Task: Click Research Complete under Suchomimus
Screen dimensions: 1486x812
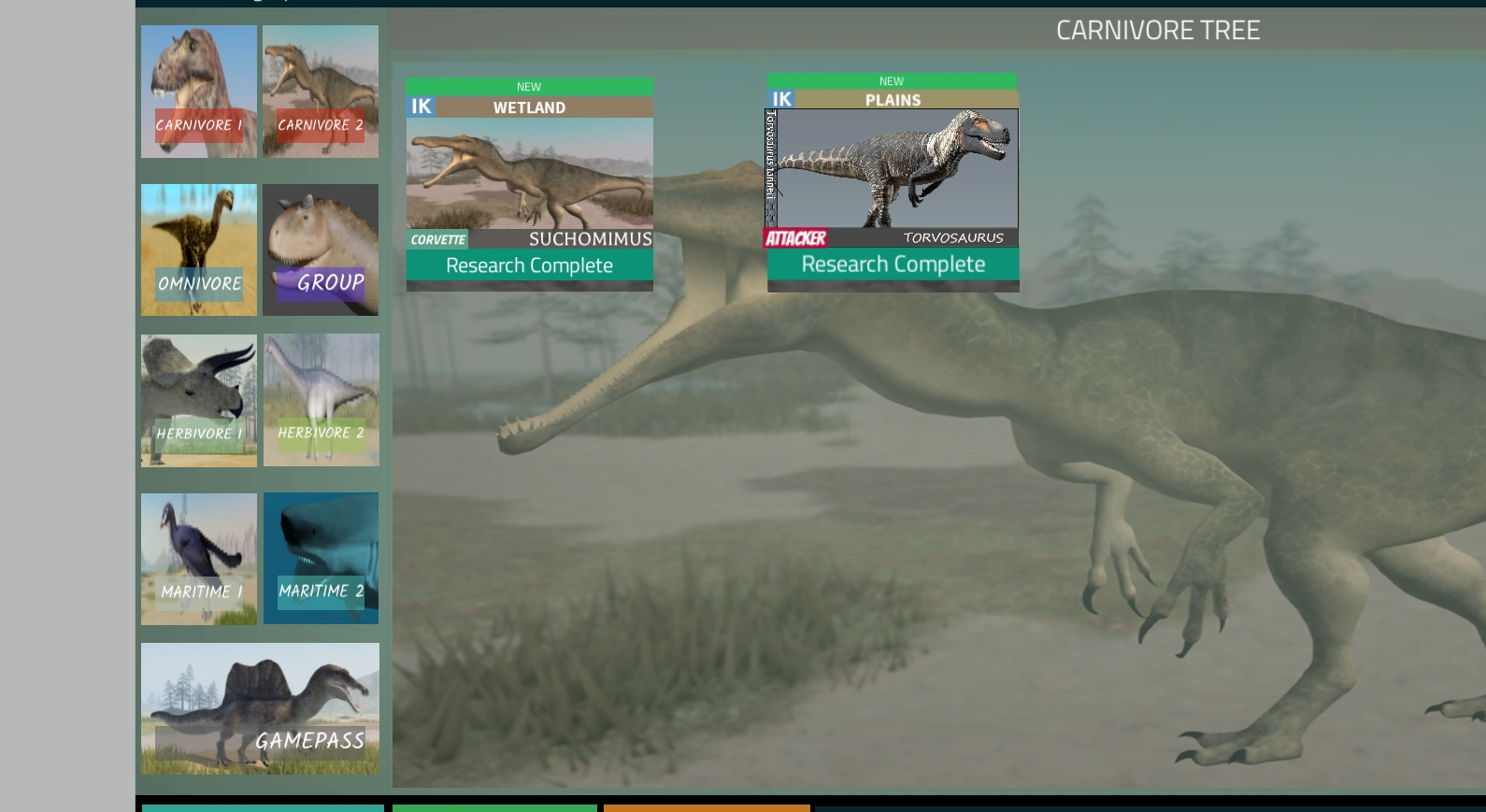Action: click(529, 265)
